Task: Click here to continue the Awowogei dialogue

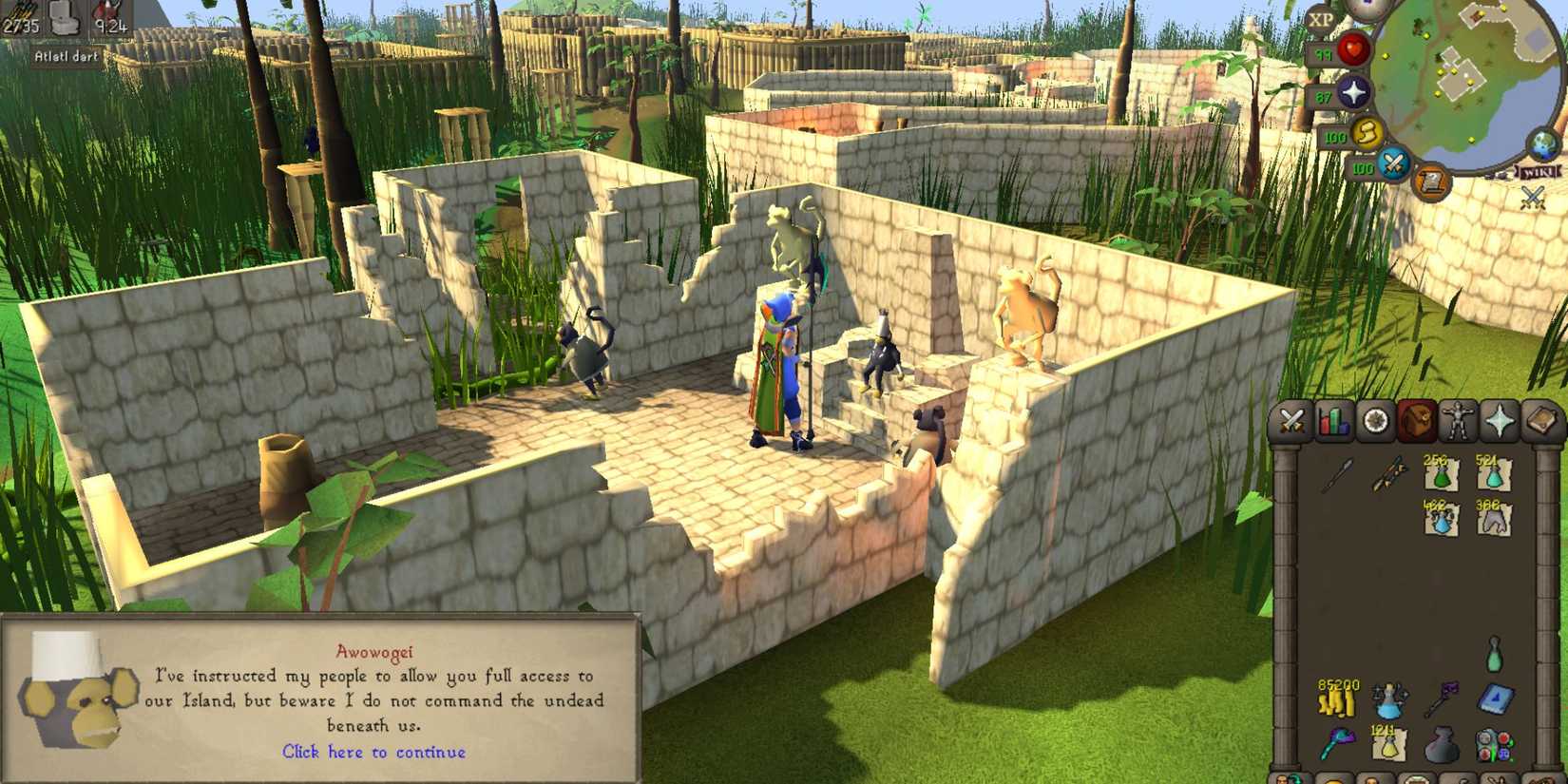Action: click(375, 753)
